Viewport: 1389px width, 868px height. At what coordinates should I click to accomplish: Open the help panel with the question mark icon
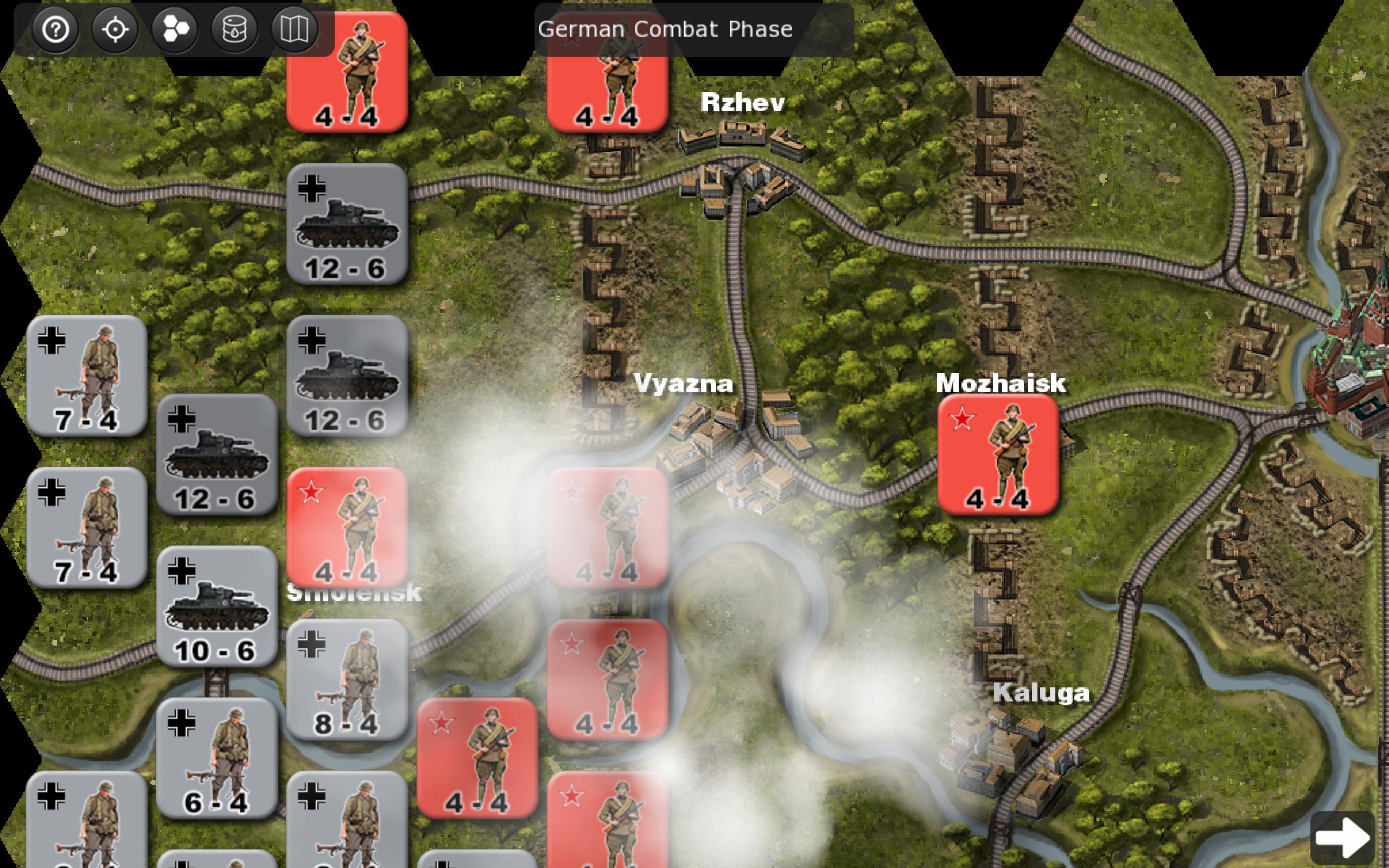56,30
